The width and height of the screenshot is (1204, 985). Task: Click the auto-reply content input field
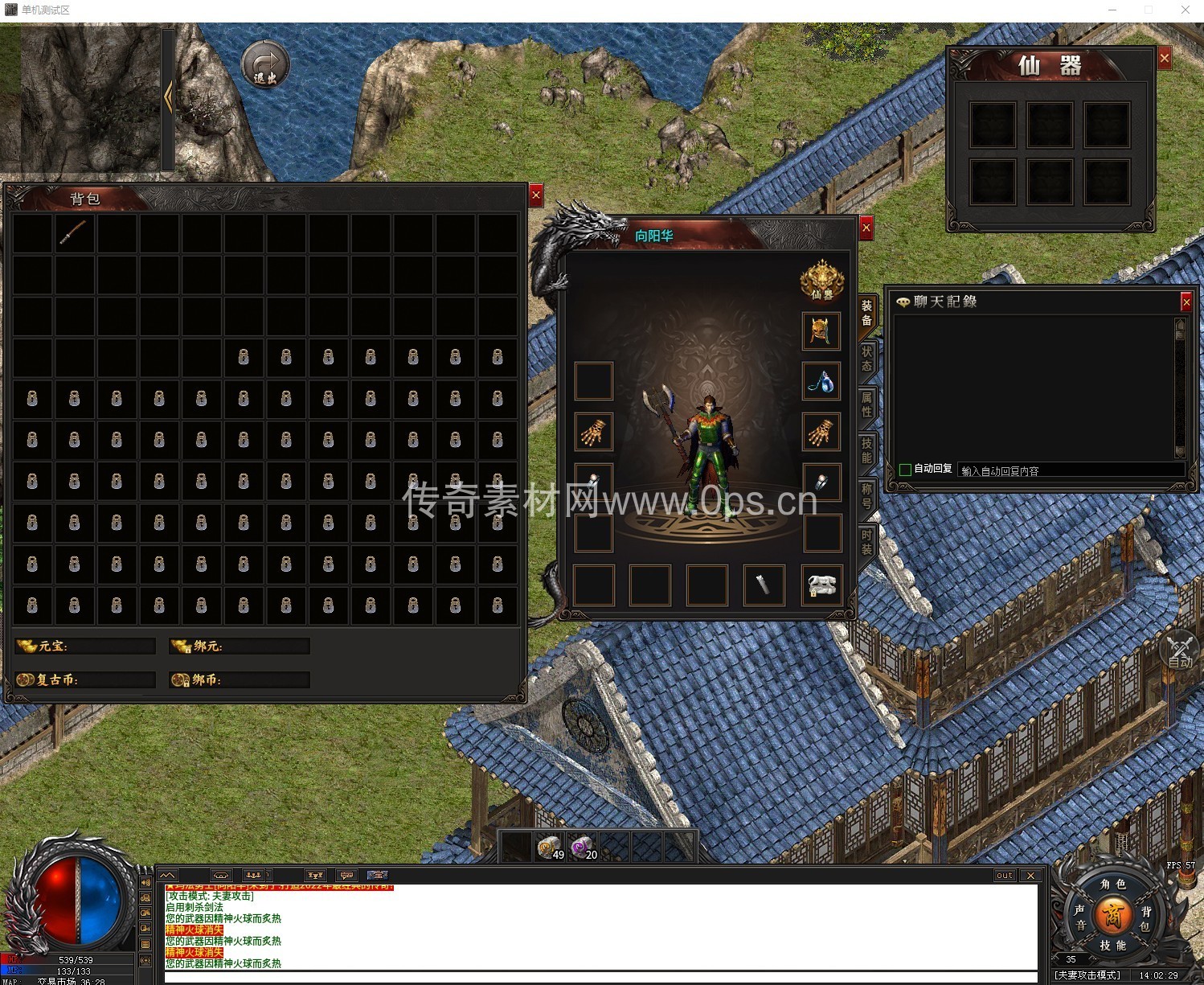[1069, 470]
